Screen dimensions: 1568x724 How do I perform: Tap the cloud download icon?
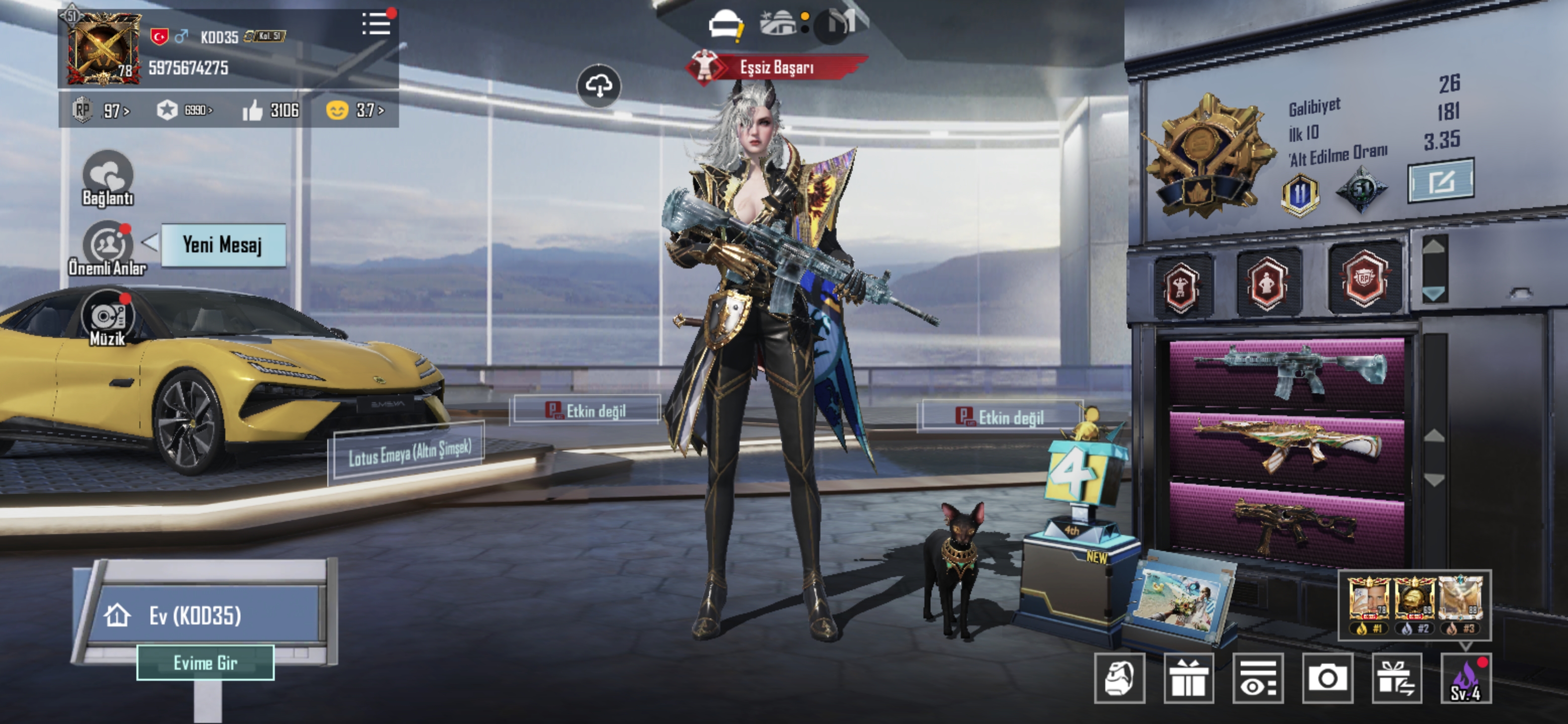[599, 86]
